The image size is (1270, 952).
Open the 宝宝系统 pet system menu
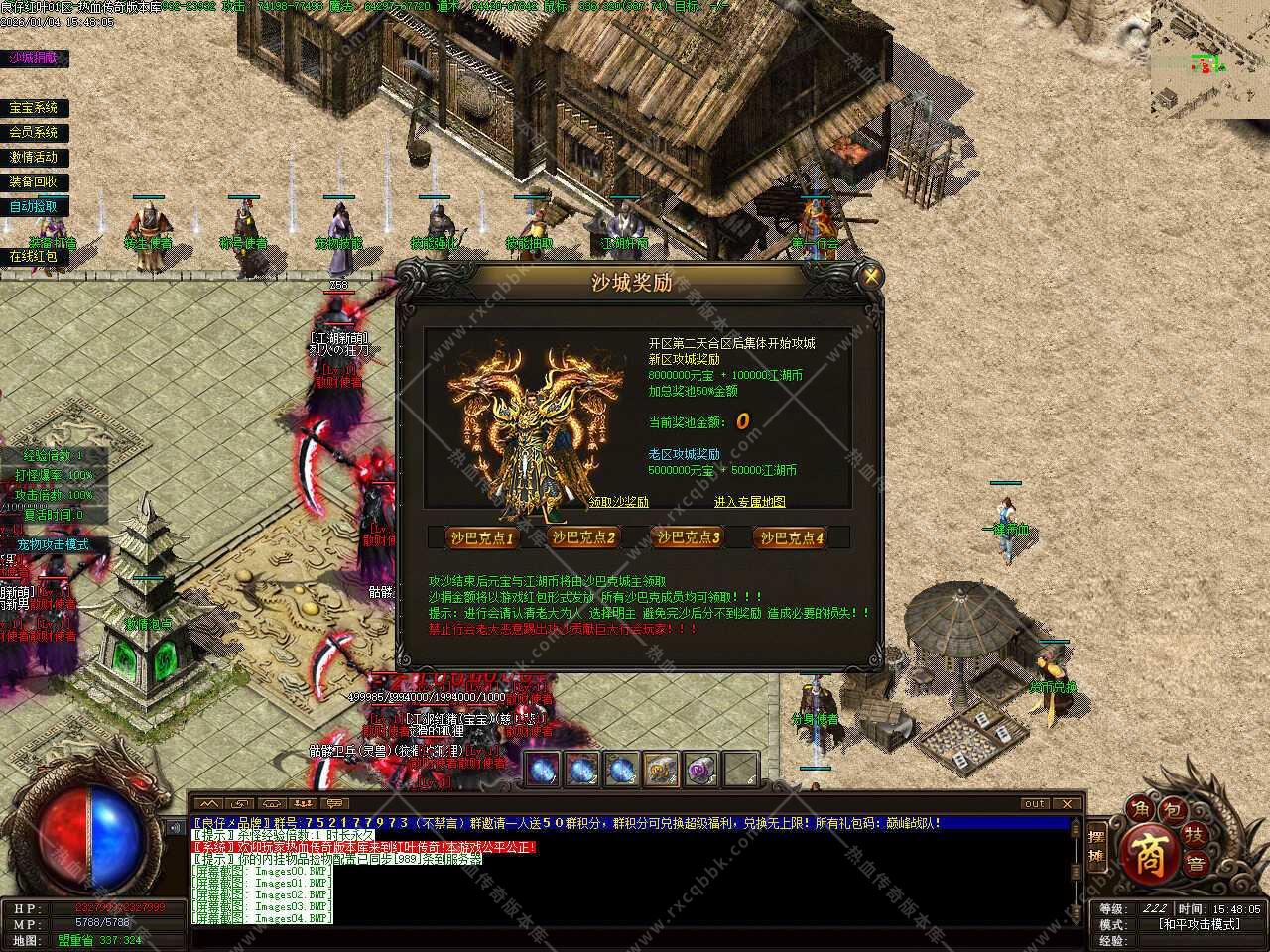pos(33,108)
